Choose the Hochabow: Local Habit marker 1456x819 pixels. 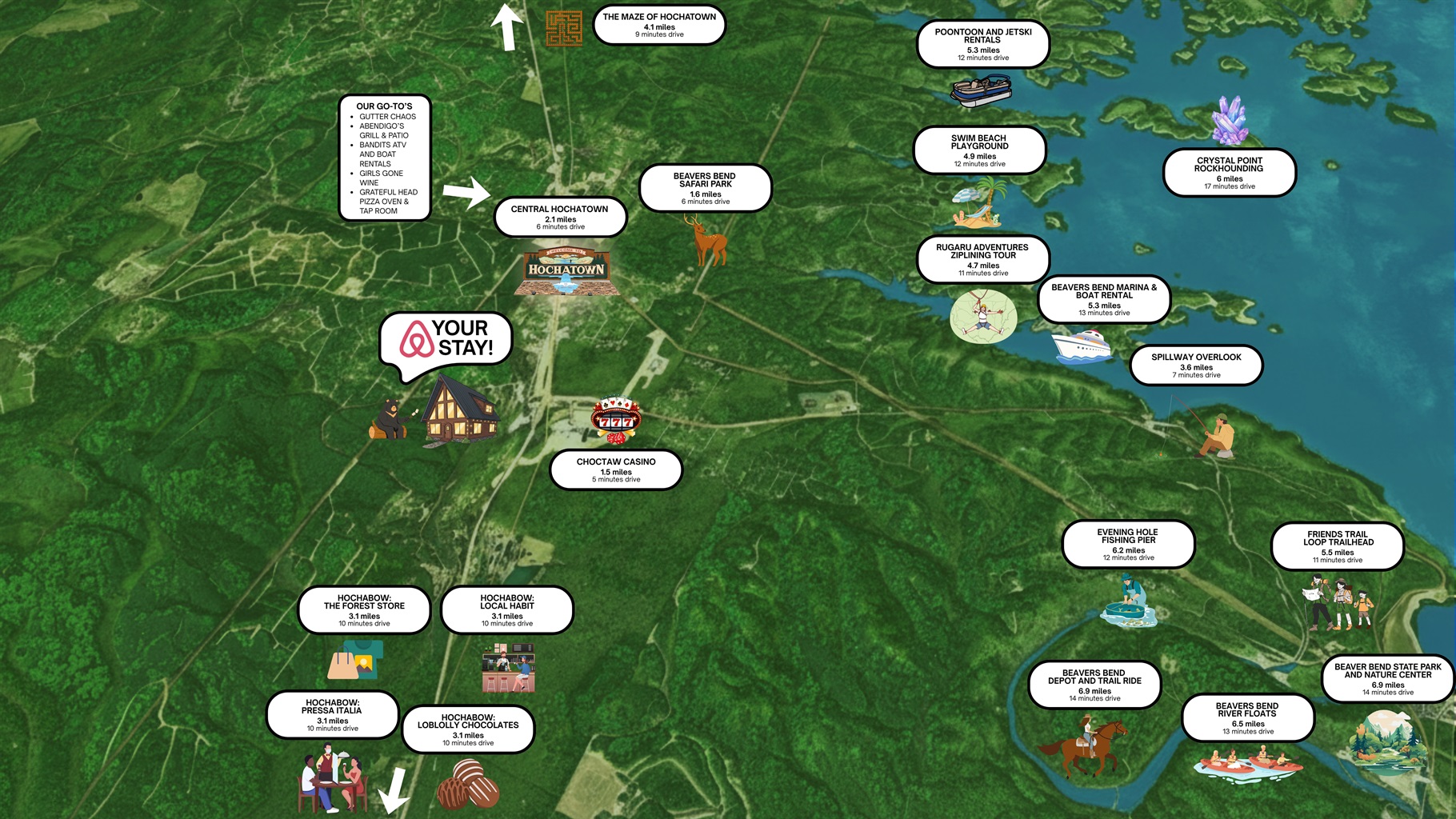(507, 610)
